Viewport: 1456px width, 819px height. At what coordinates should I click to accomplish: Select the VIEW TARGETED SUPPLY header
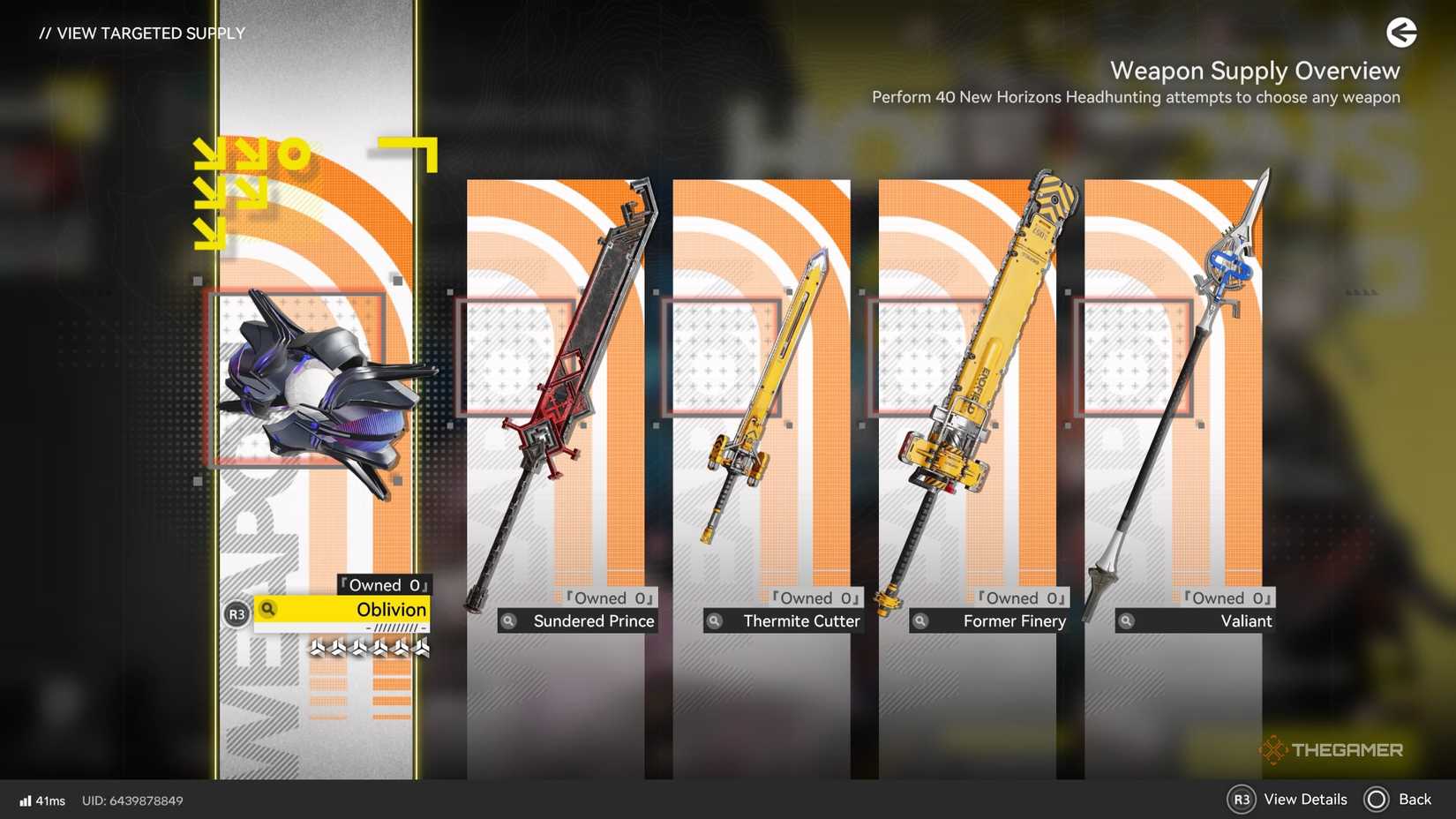tap(142, 34)
